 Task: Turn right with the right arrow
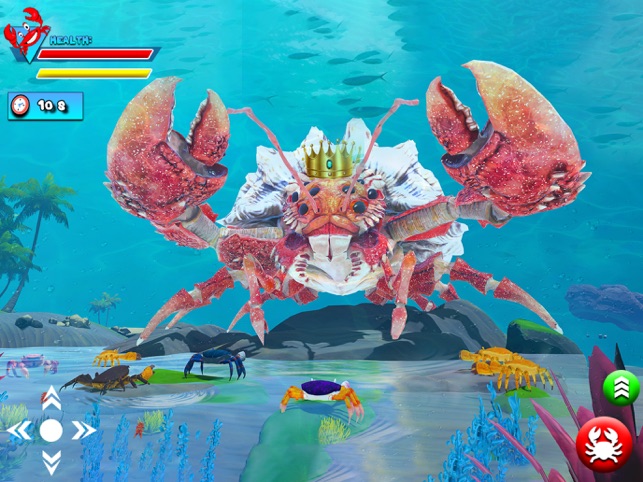[x=83, y=430]
